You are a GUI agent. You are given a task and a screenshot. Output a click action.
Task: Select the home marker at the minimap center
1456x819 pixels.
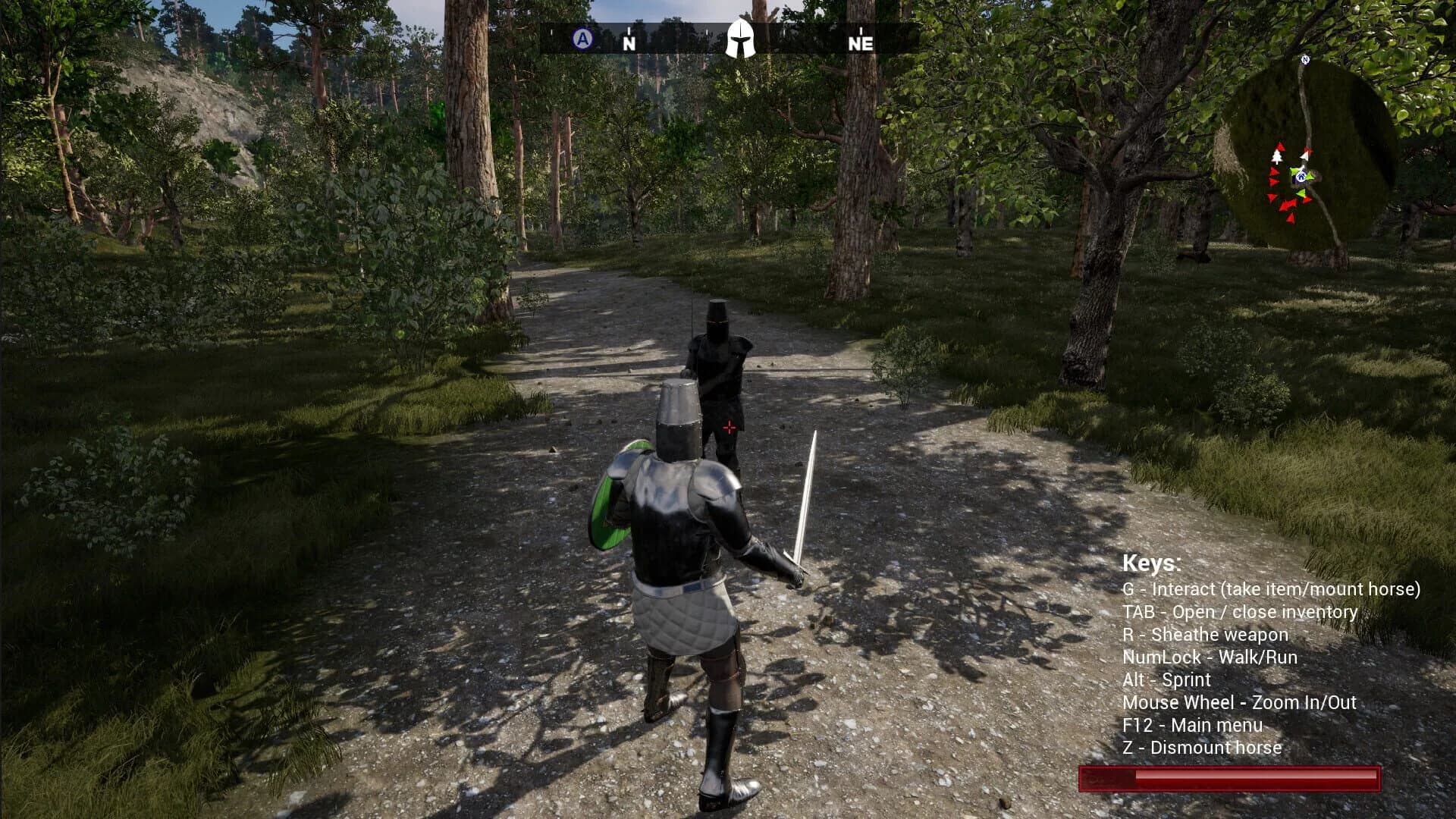1301,176
